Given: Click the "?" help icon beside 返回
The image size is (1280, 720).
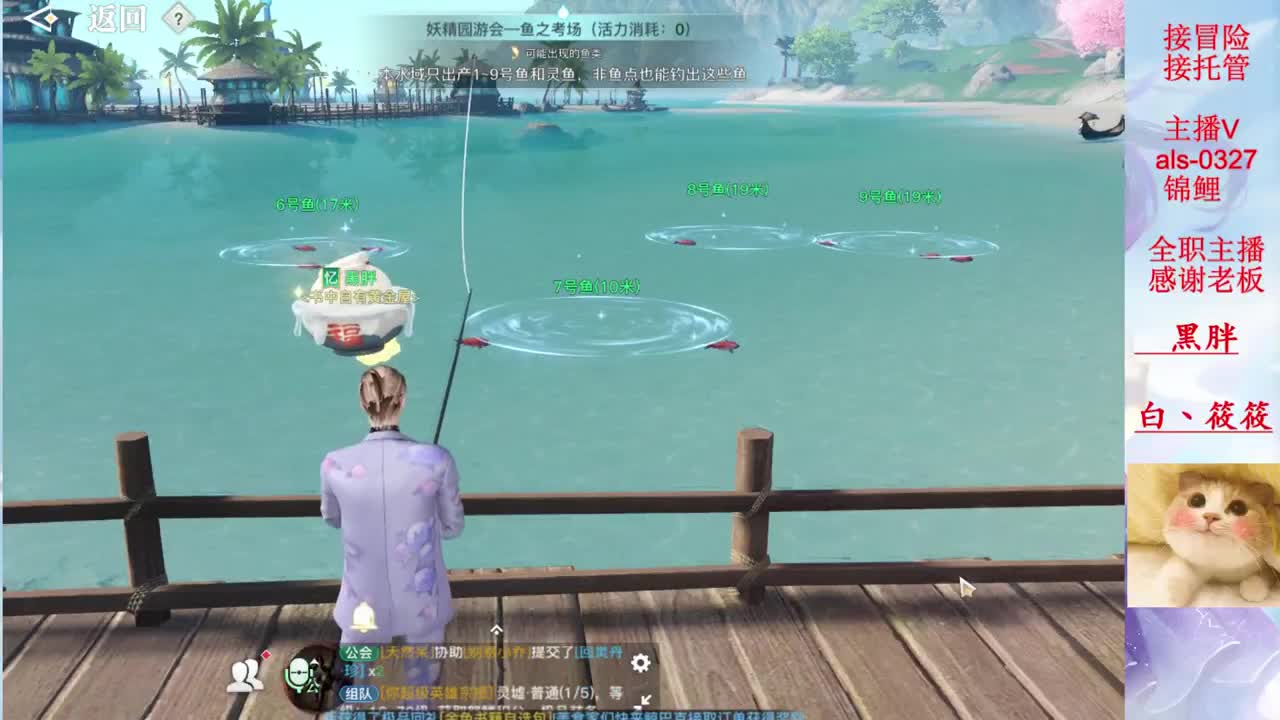Looking at the screenshot, I should [x=177, y=19].
